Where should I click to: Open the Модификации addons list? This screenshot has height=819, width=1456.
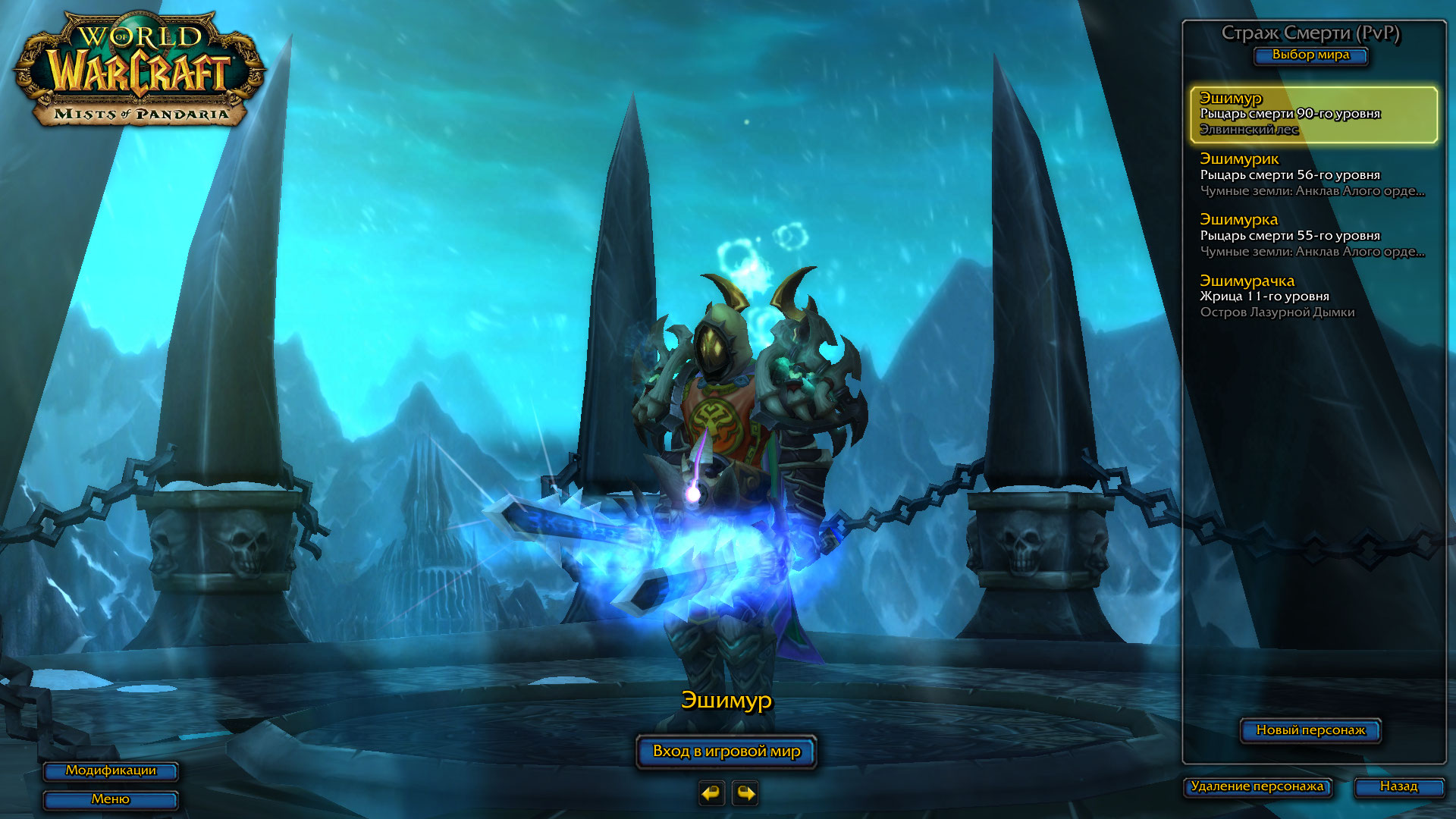click(111, 770)
